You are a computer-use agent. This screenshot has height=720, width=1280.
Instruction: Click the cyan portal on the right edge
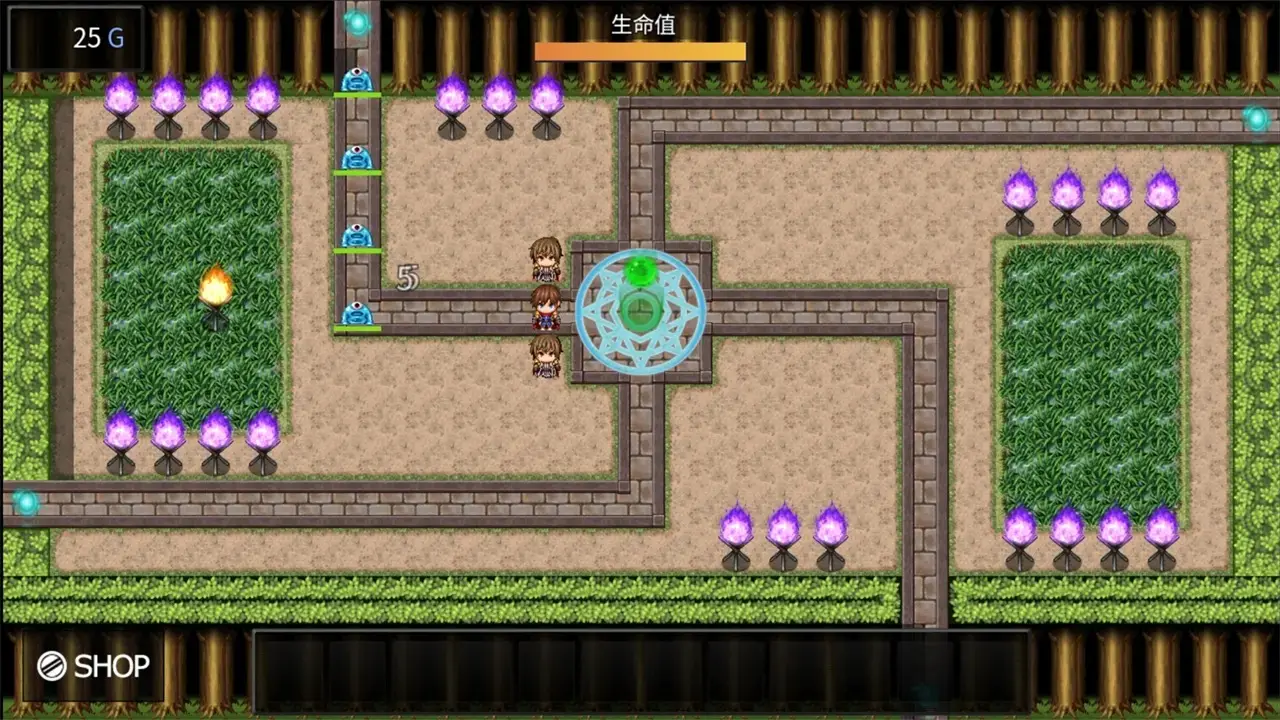pos(1258,117)
